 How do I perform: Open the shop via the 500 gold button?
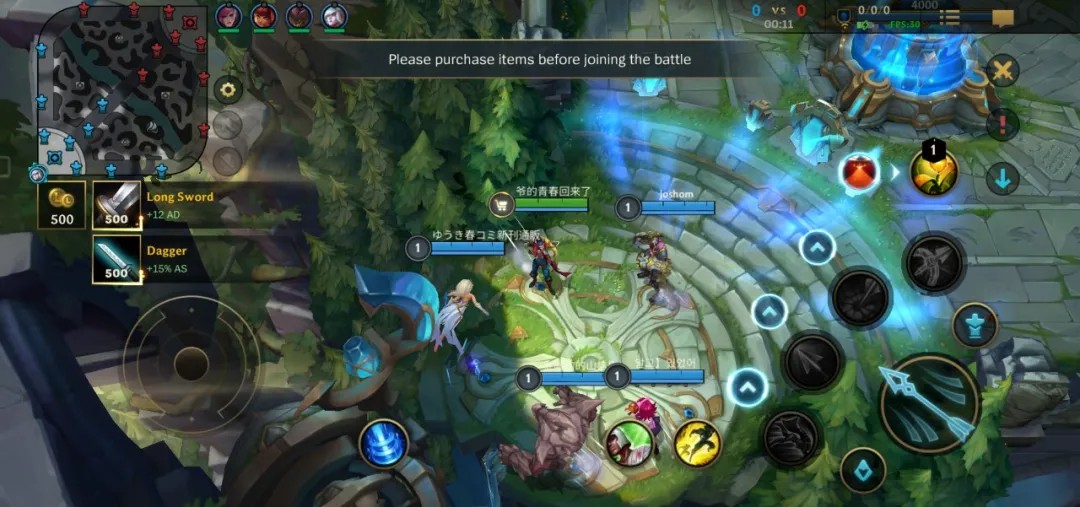point(62,205)
